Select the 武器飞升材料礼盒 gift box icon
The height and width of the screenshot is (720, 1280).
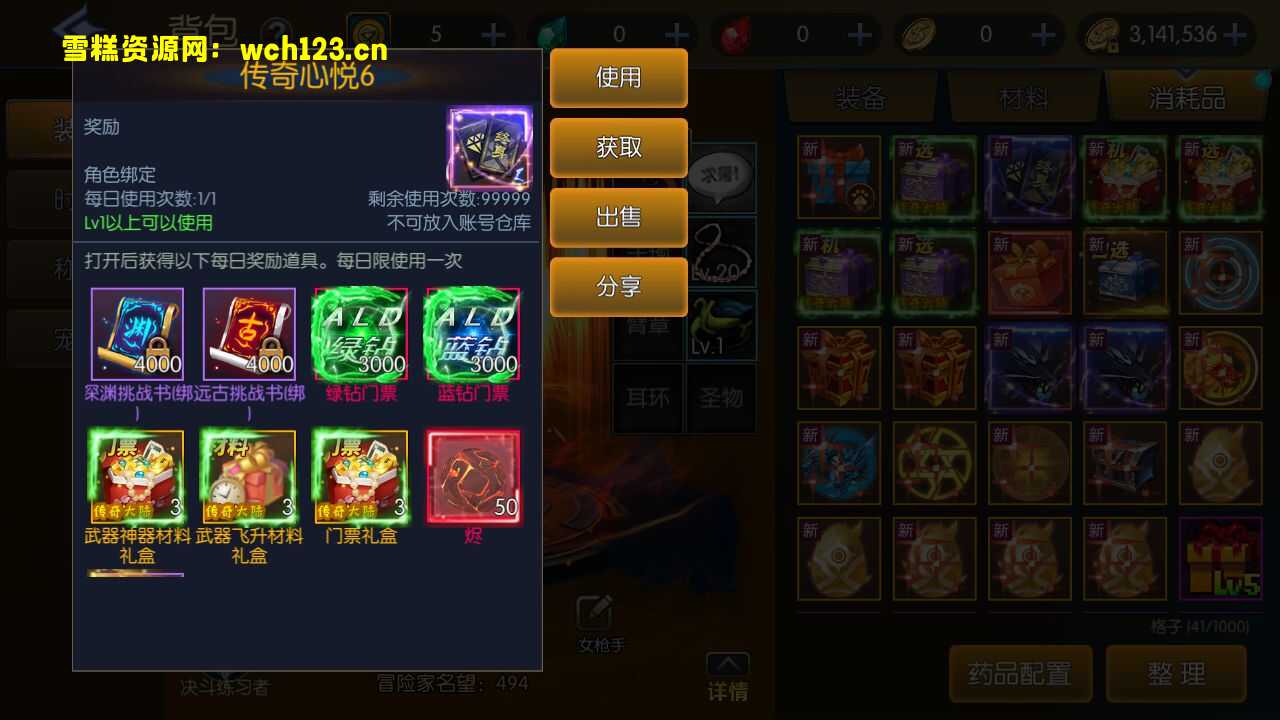[x=248, y=472]
